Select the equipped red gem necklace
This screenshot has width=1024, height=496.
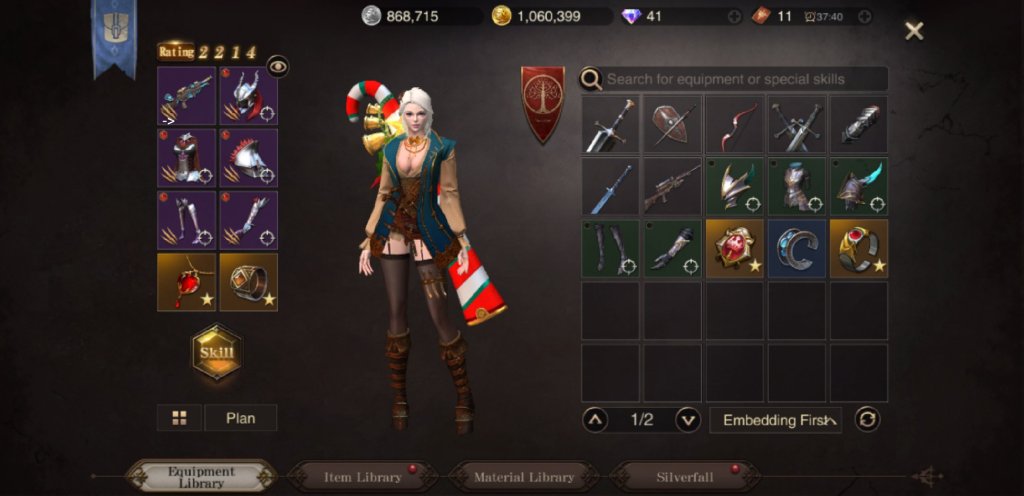click(x=187, y=282)
